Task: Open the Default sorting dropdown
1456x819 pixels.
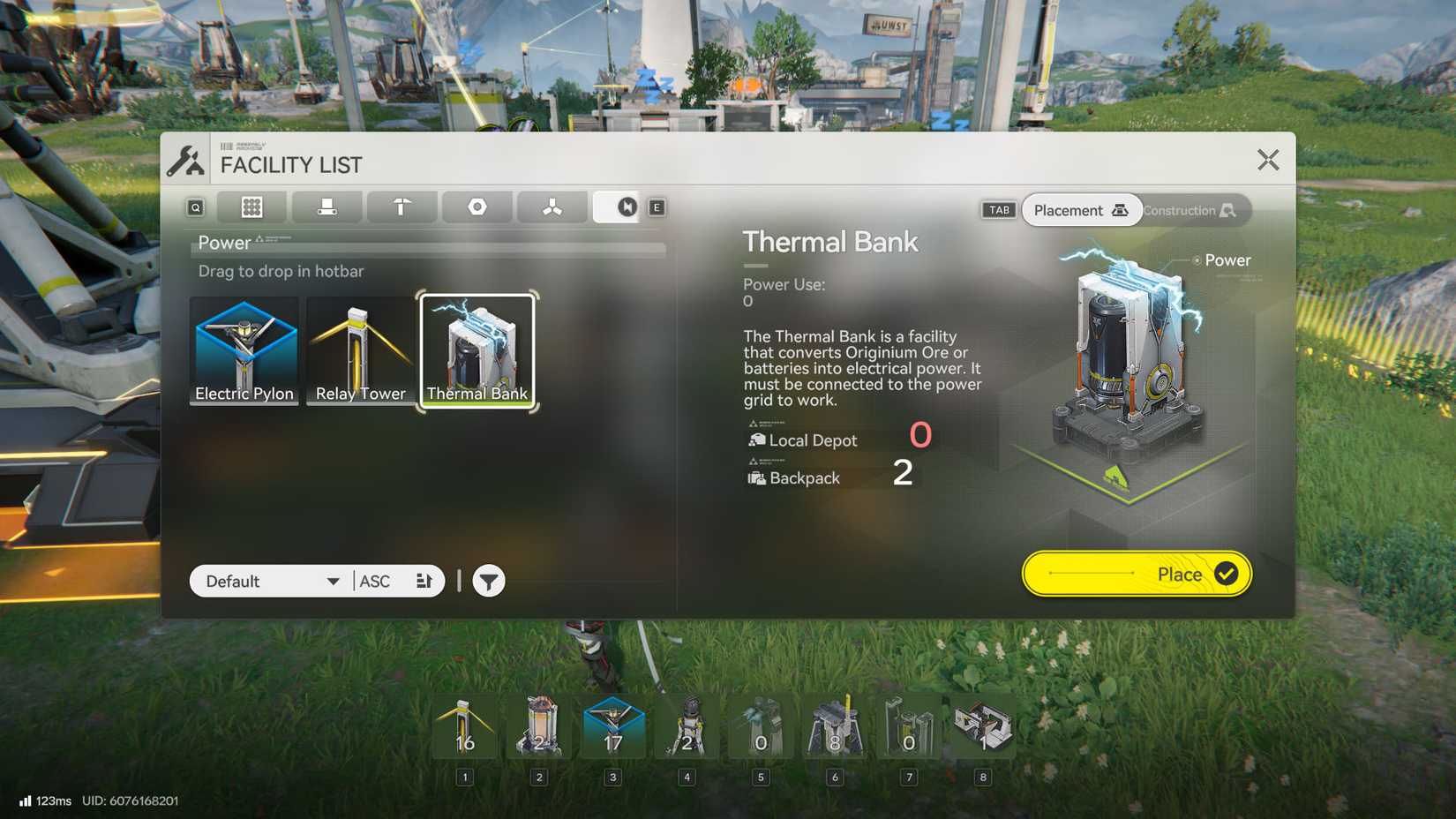Action: point(269,581)
